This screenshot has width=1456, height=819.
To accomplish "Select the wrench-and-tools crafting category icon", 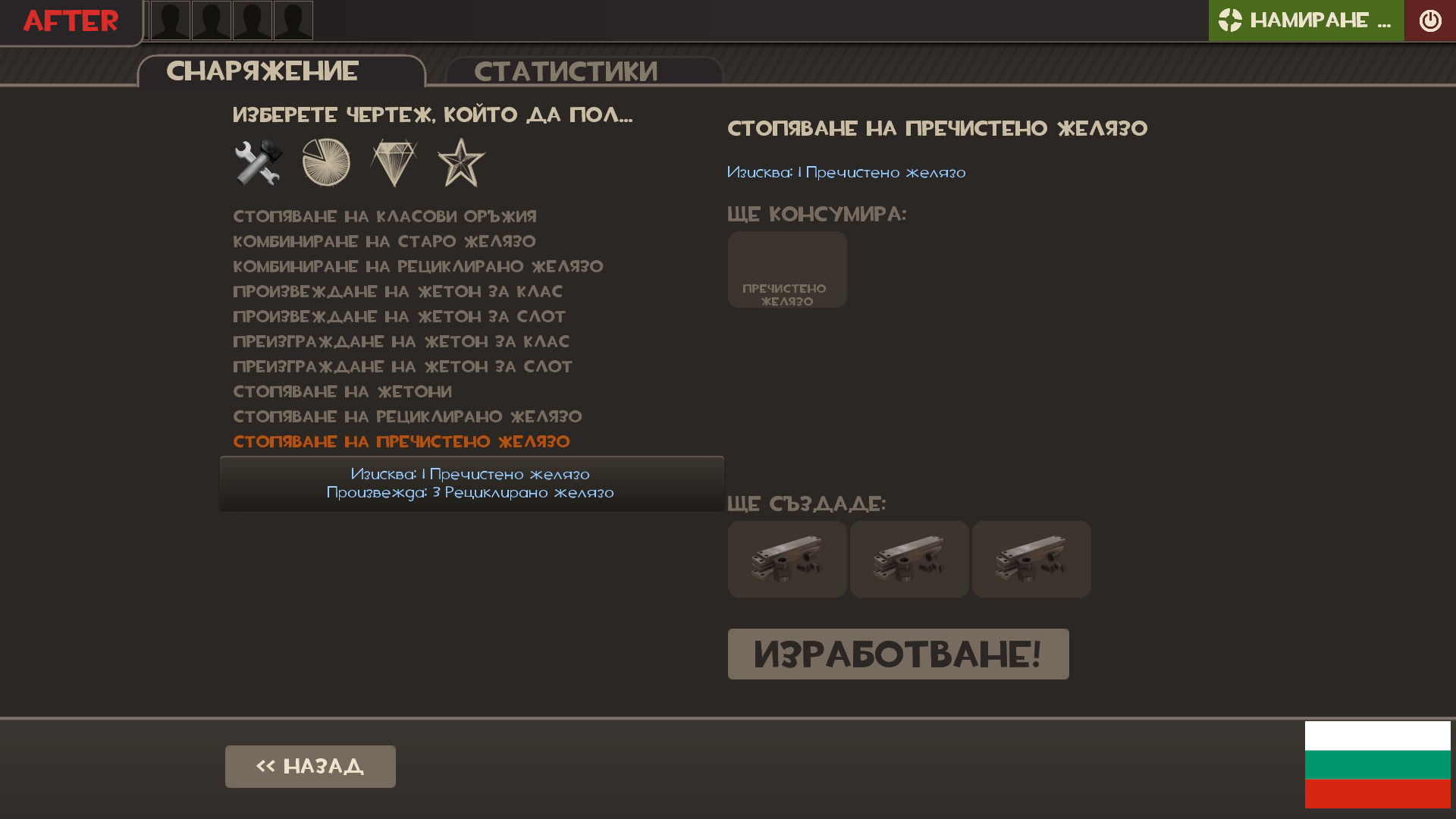I will click(256, 162).
